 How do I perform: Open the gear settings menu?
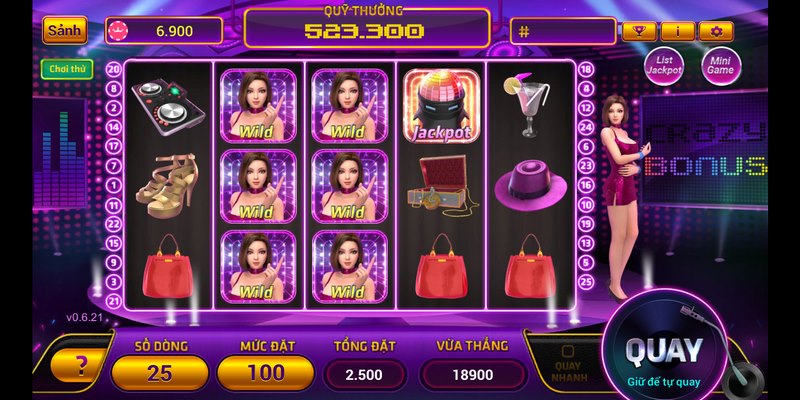[716, 31]
